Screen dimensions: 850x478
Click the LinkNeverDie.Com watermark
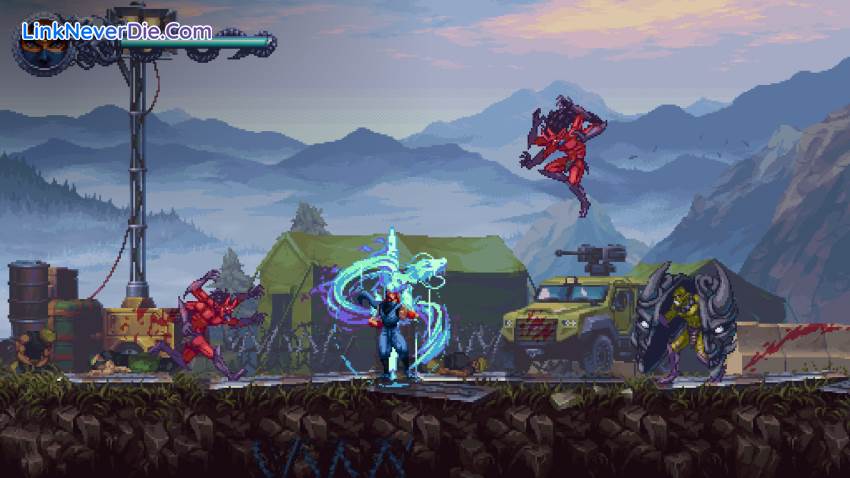click(x=118, y=30)
